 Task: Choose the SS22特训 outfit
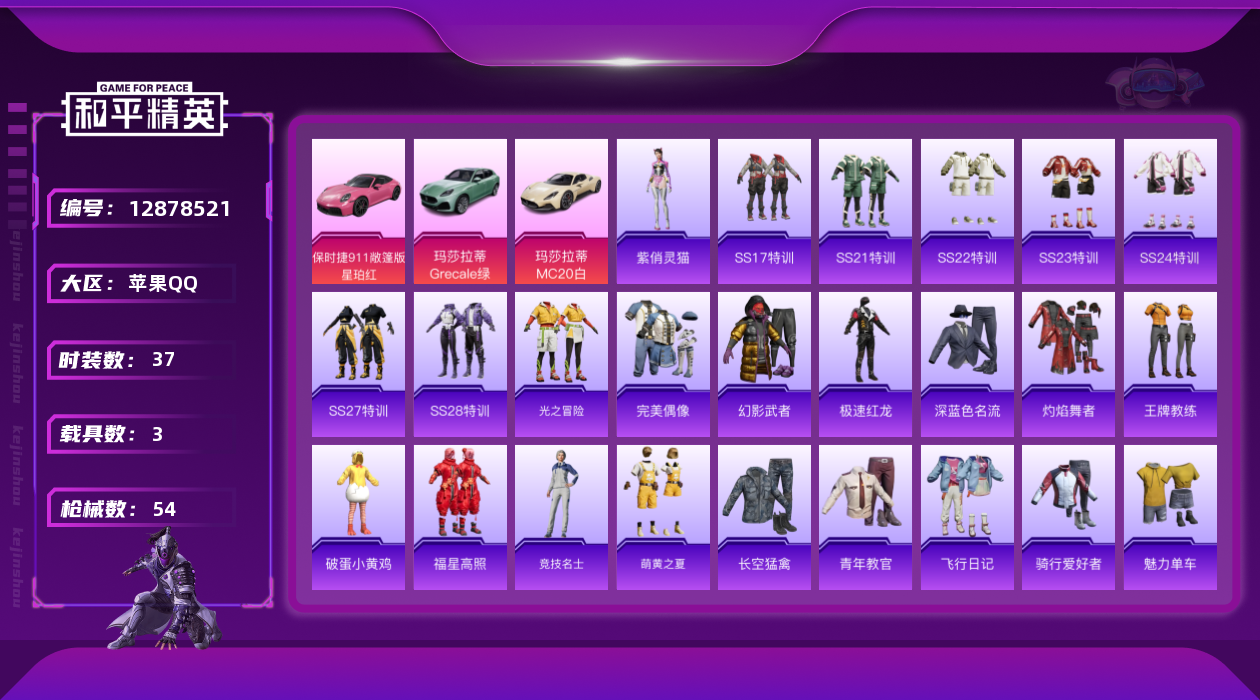(x=967, y=211)
